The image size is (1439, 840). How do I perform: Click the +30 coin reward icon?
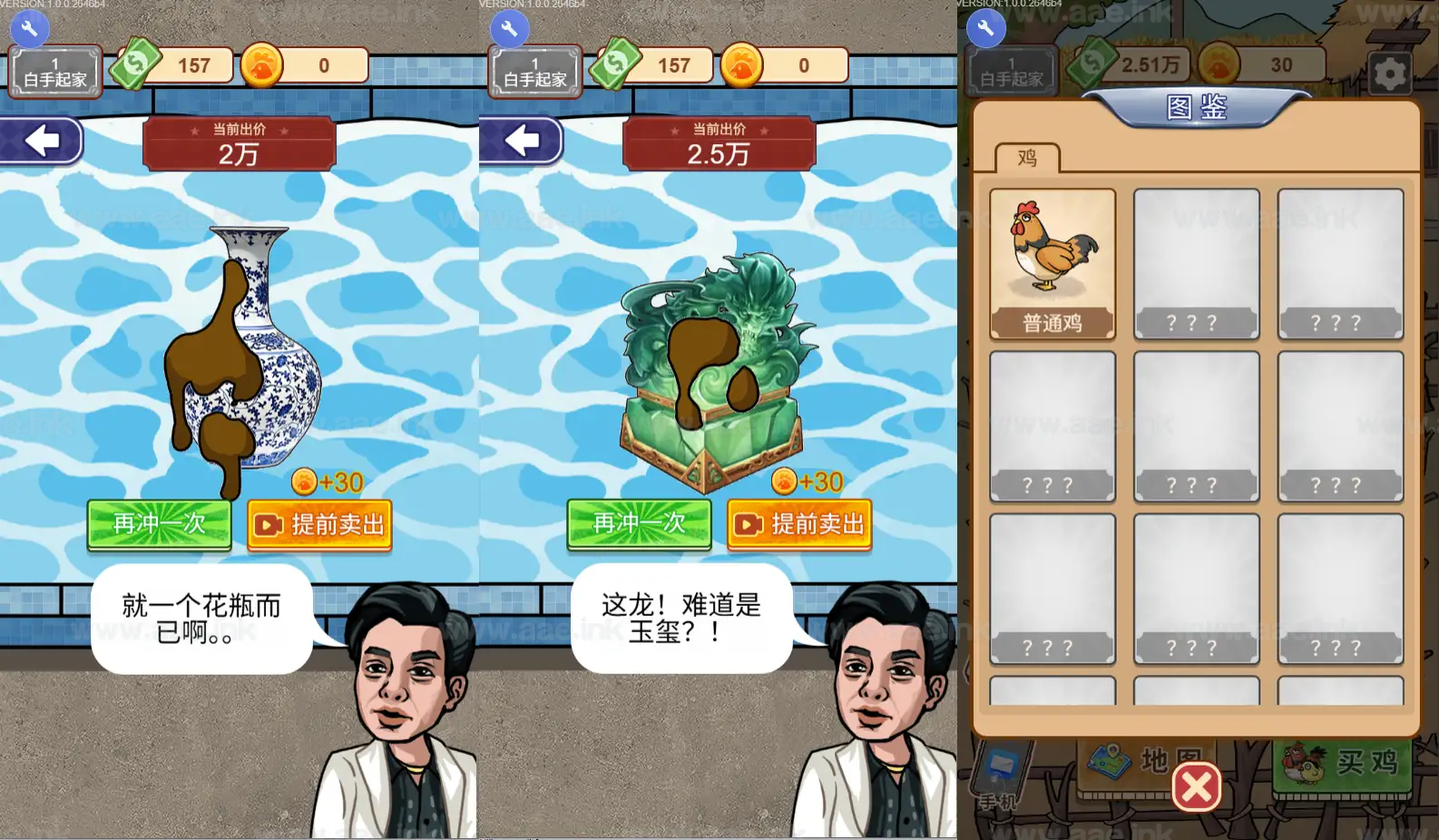click(303, 482)
